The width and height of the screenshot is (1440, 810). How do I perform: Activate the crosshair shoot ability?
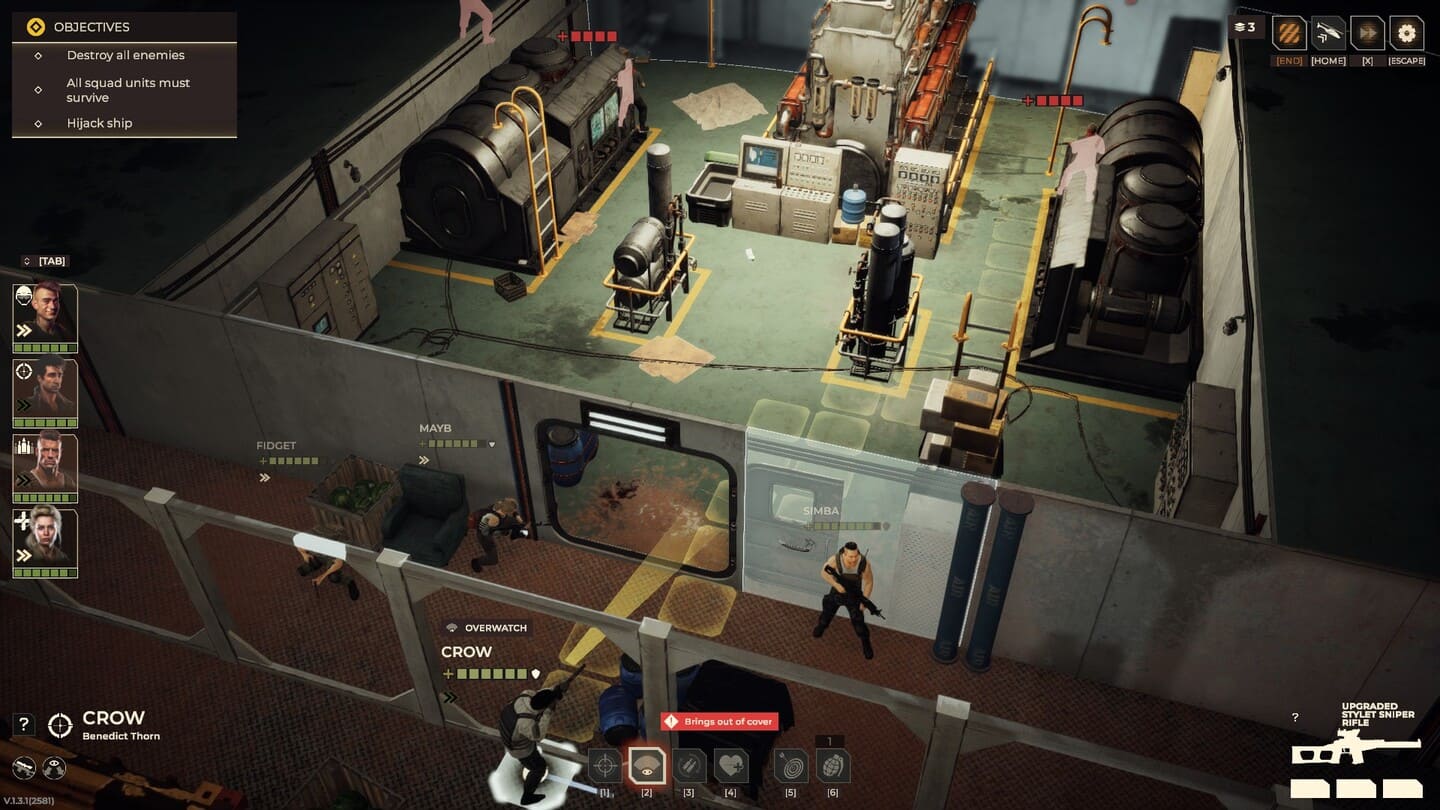[604, 767]
